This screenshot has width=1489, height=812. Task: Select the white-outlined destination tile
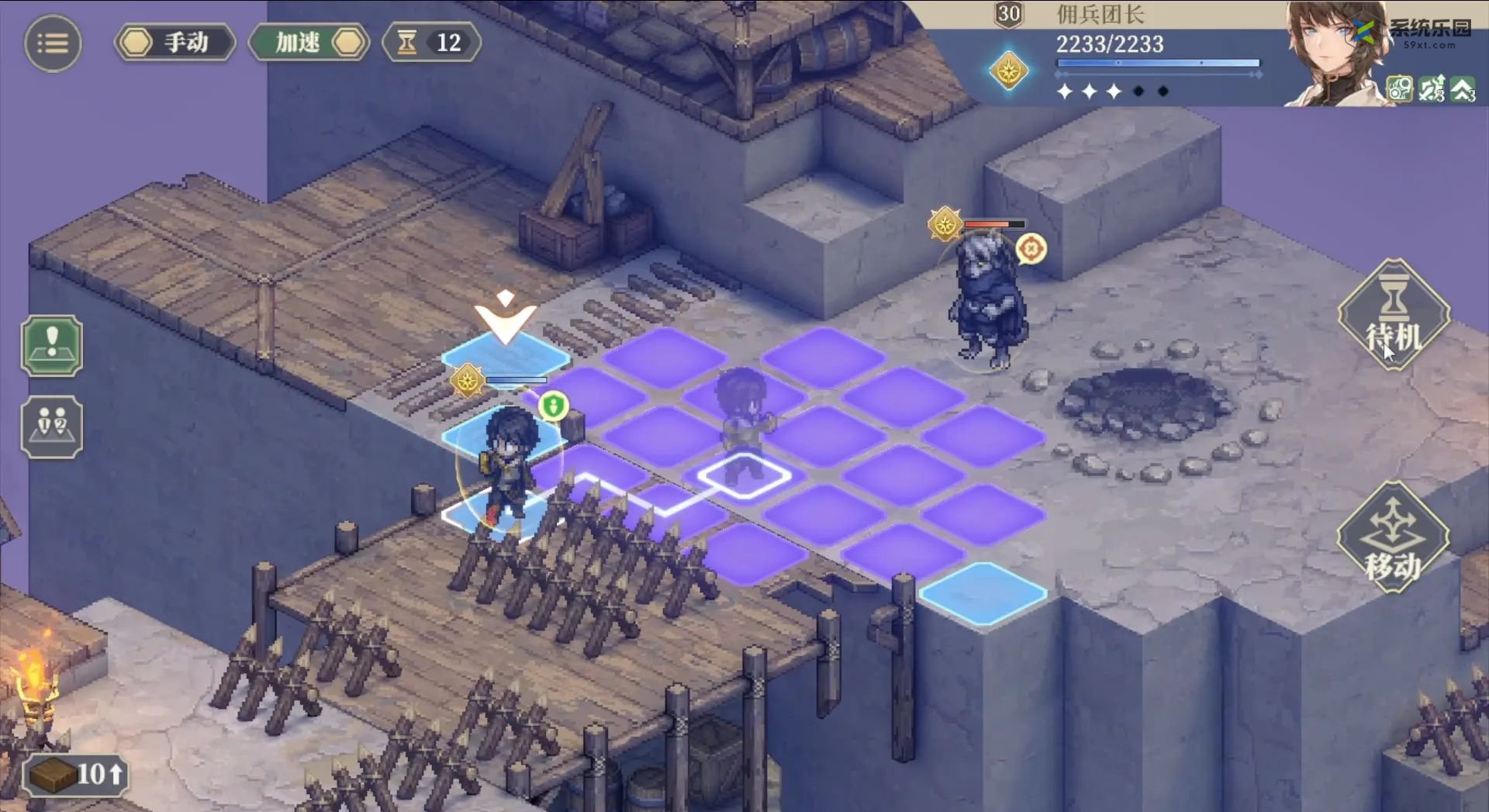tap(744, 475)
